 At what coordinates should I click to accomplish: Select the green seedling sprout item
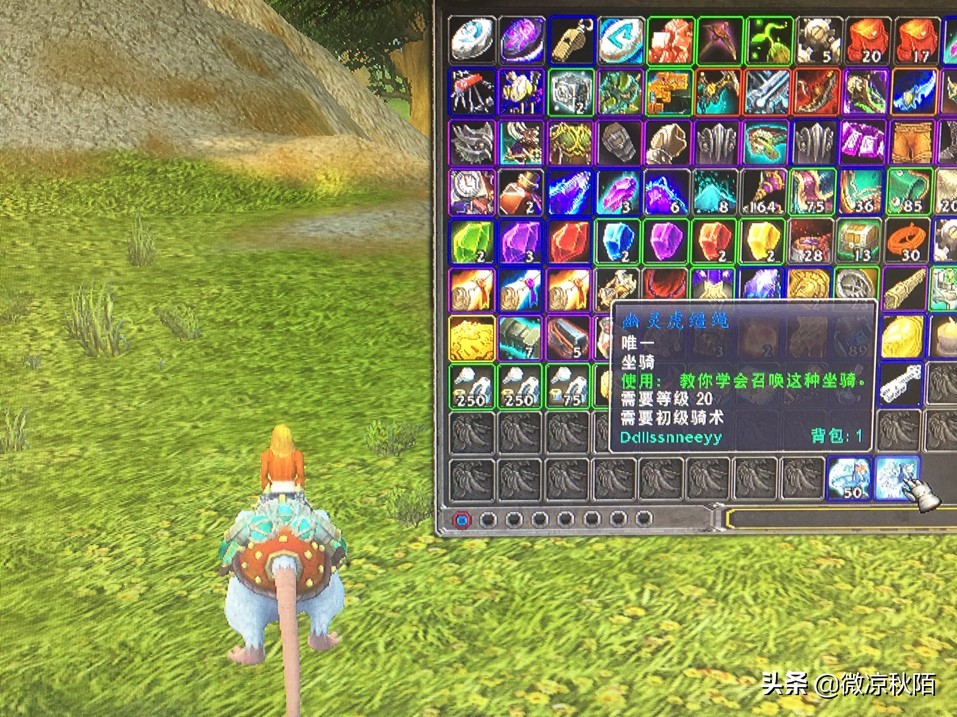tap(768, 40)
